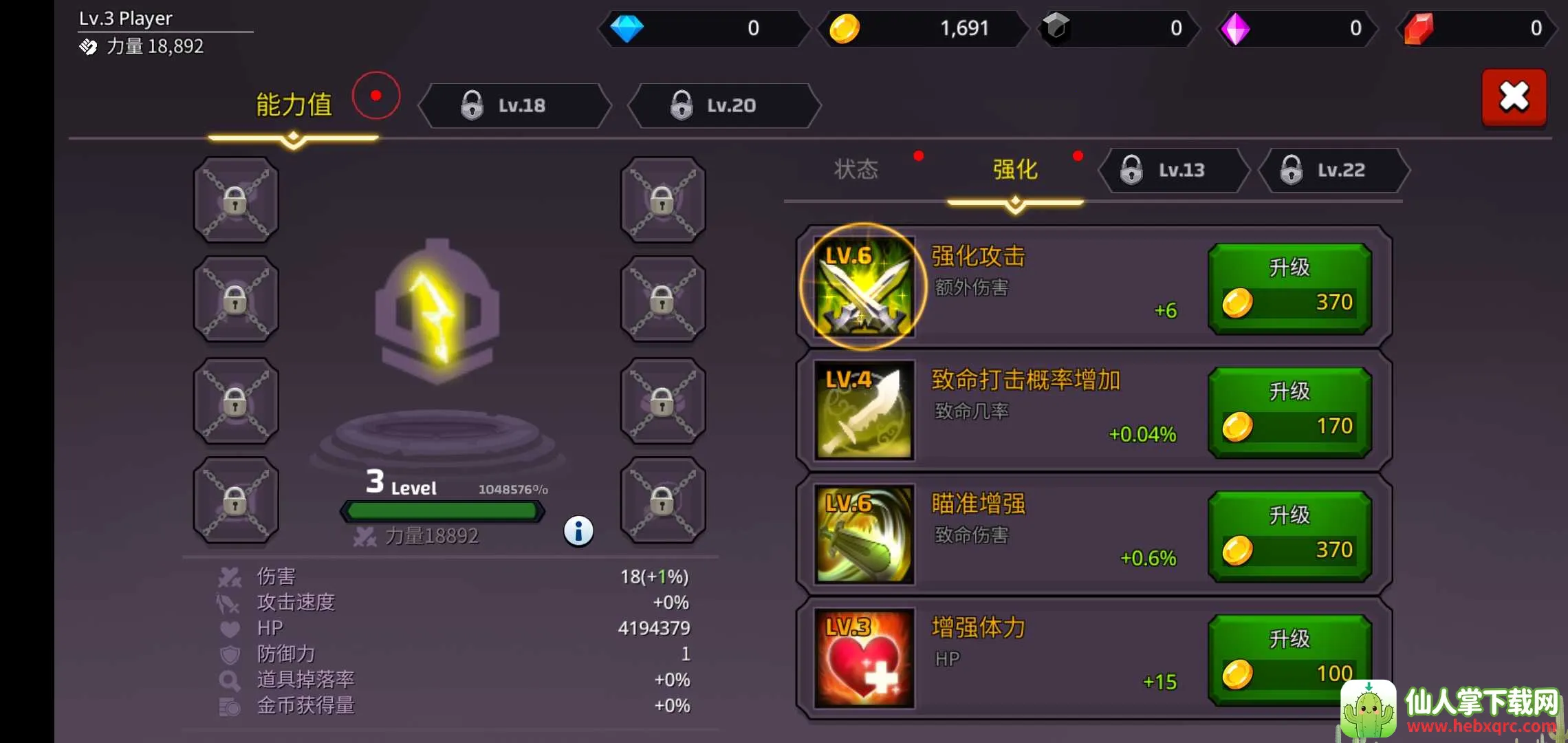Select the locked Lv.13 sub-tab

pos(1173,170)
